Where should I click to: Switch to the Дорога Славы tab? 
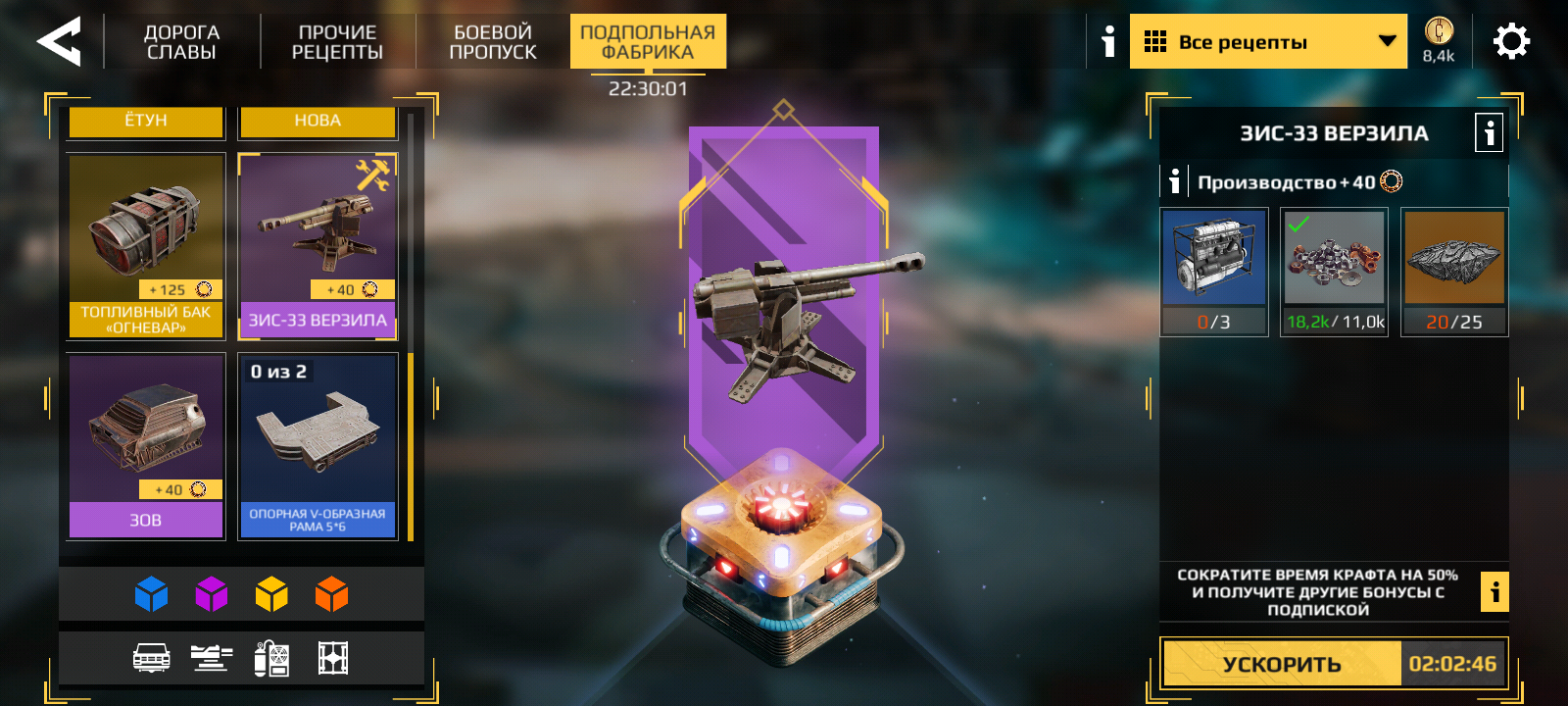[181, 42]
